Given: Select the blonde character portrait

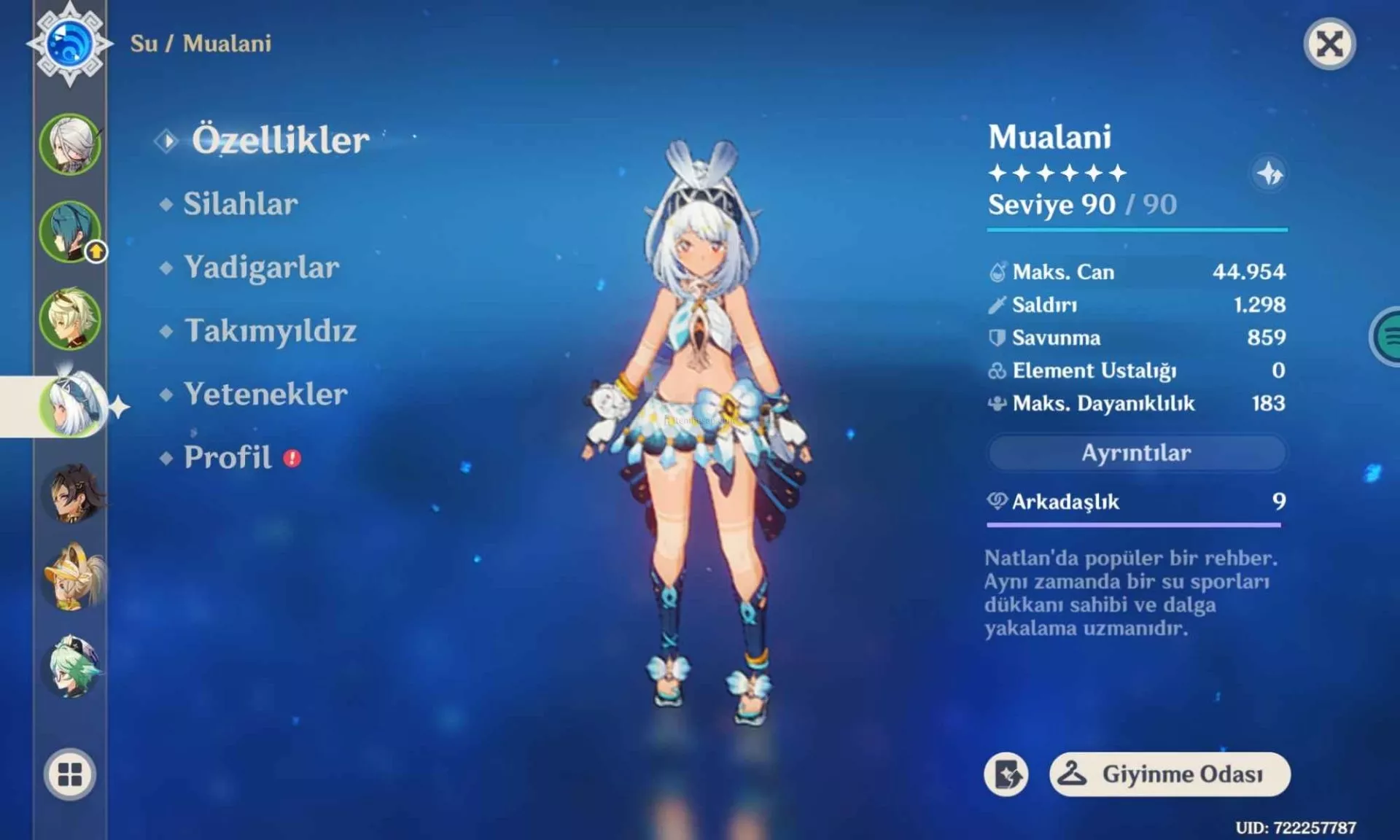Looking at the screenshot, I should coord(70,319).
